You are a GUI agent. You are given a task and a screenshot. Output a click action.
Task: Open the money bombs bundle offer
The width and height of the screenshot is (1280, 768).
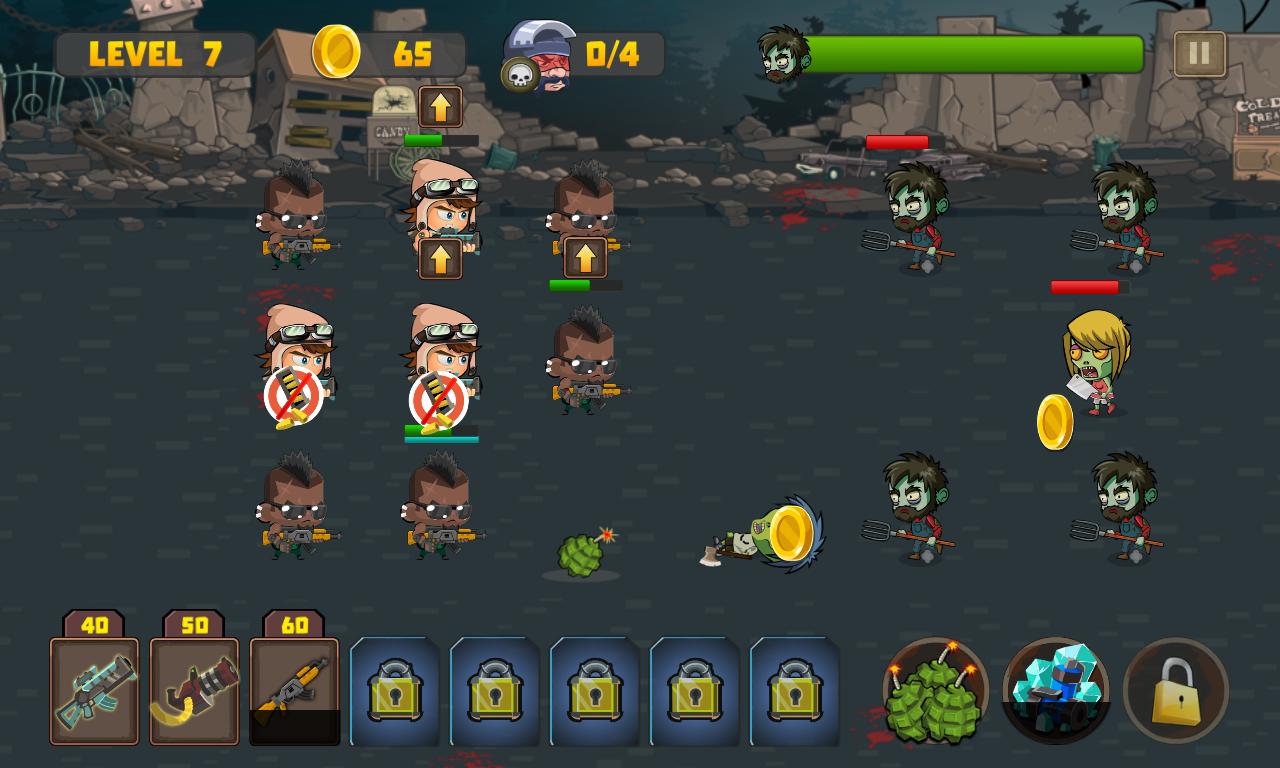click(934, 690)
